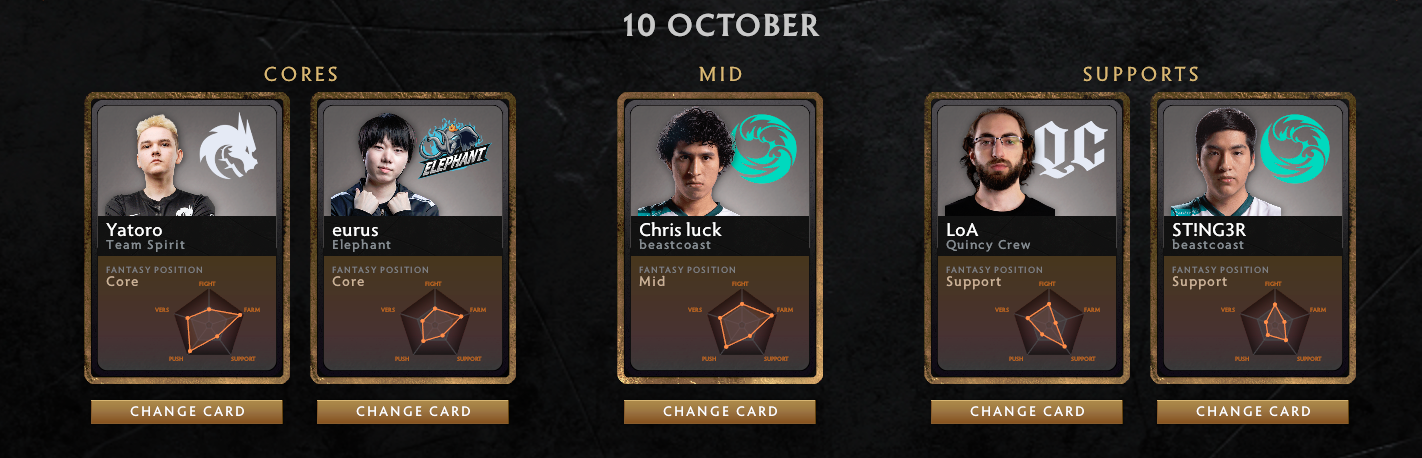Choose the LoA Quincy Crew card
1422x458 pixels.
click(x=1027, y=238)
